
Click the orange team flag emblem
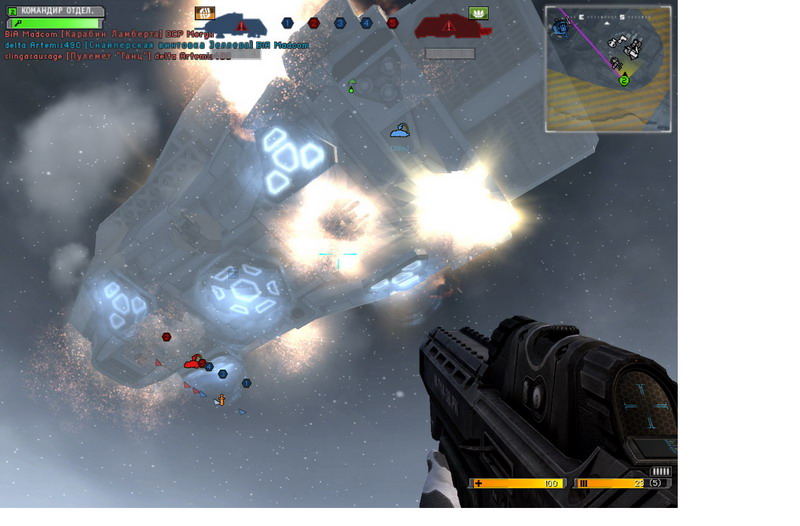point(205,13)
